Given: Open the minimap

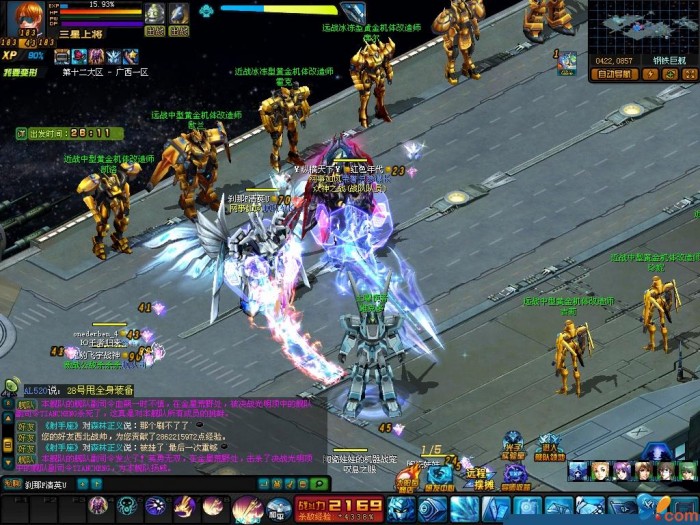Looking at the screenshot, I should (642, 27).
